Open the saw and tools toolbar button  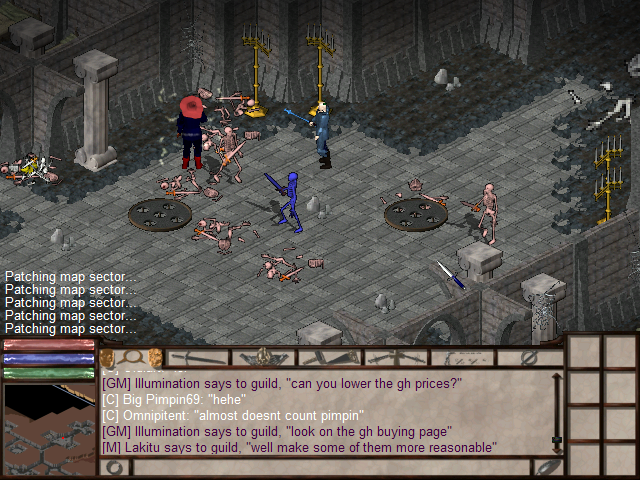click(330, 357)
